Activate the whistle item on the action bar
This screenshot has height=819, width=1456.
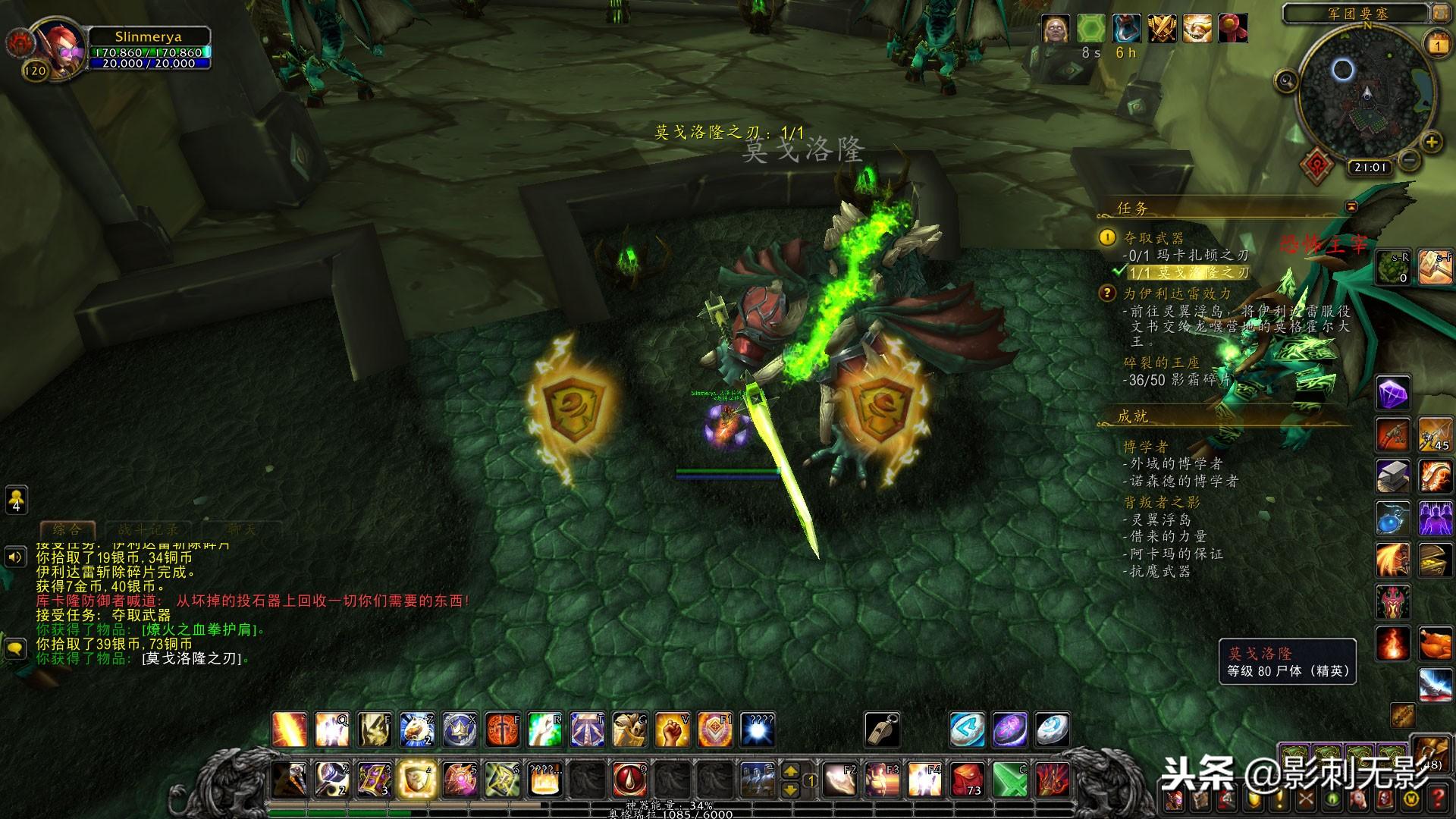[x=882, y=730]
